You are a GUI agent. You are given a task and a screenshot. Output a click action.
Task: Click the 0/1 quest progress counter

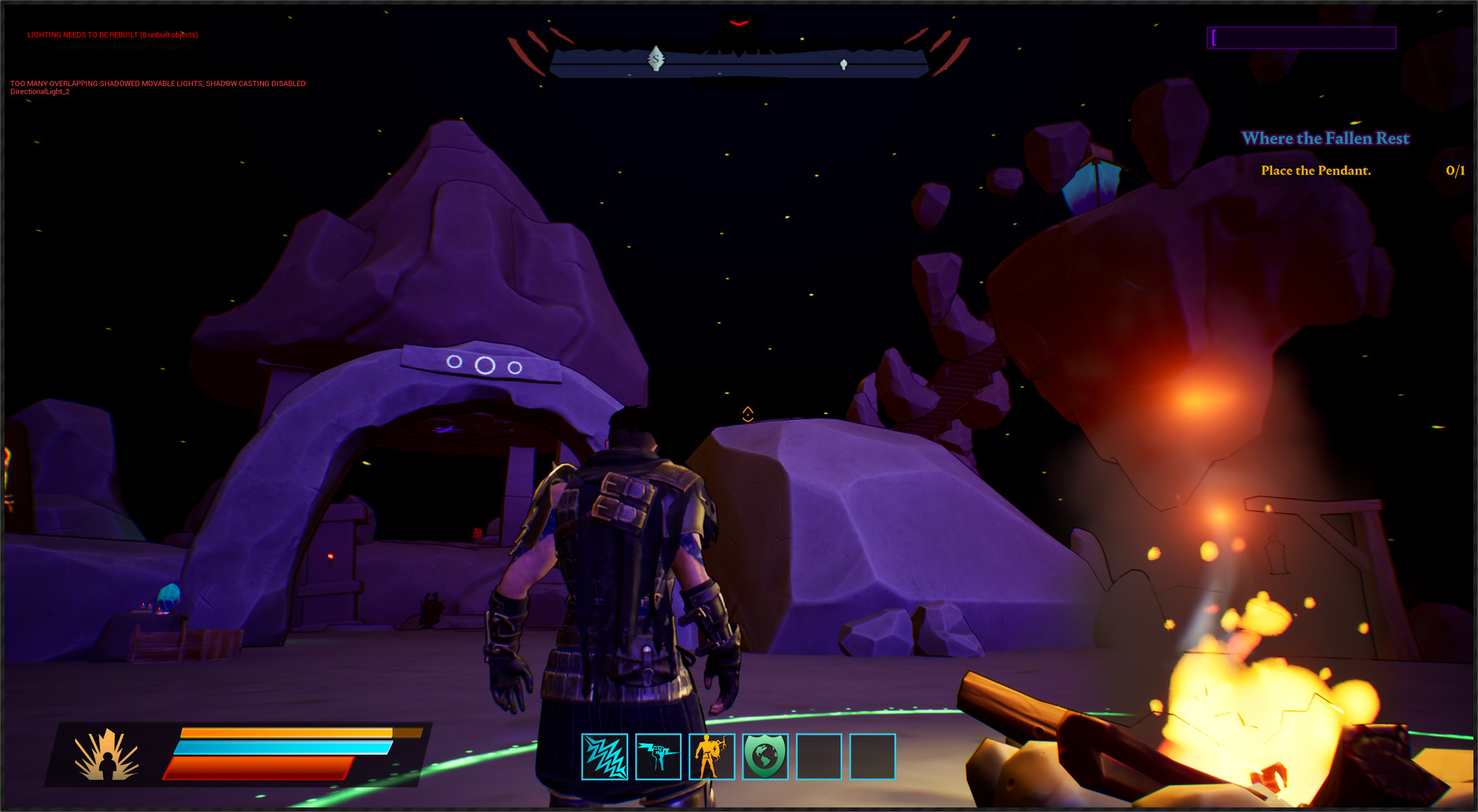(1457, 171)
